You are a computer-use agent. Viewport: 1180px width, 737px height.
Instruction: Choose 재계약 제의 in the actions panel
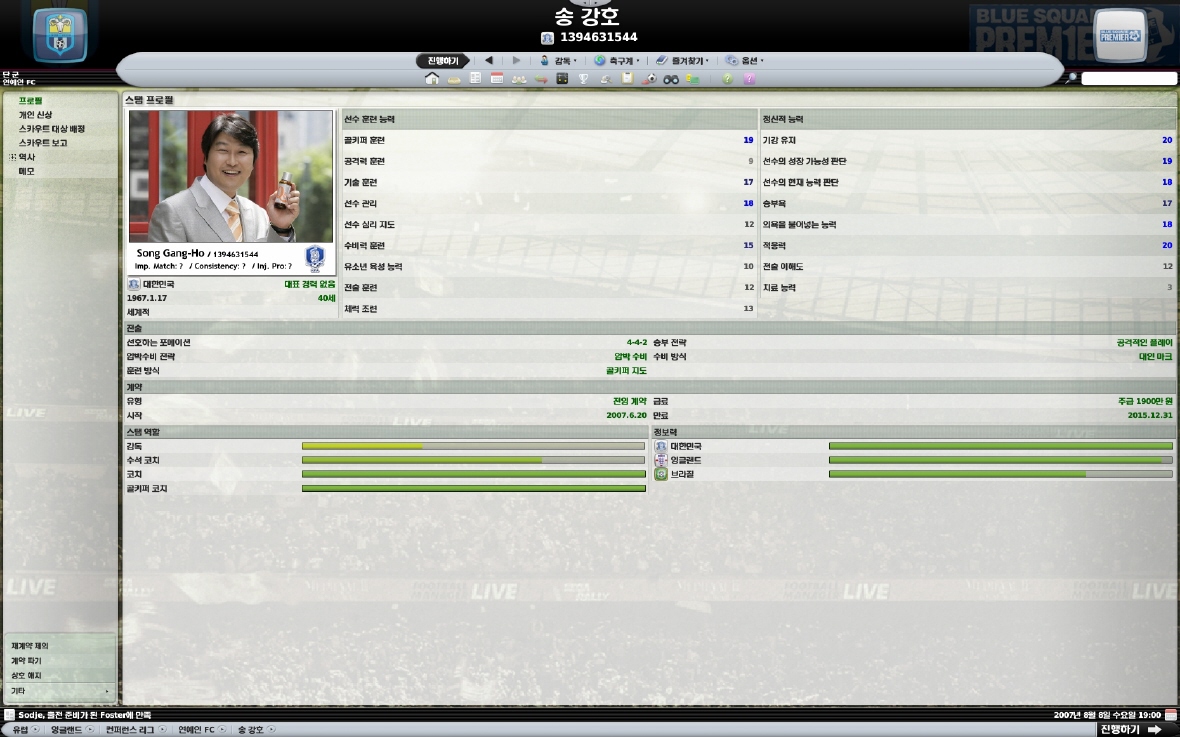click(x=29, y=646)
